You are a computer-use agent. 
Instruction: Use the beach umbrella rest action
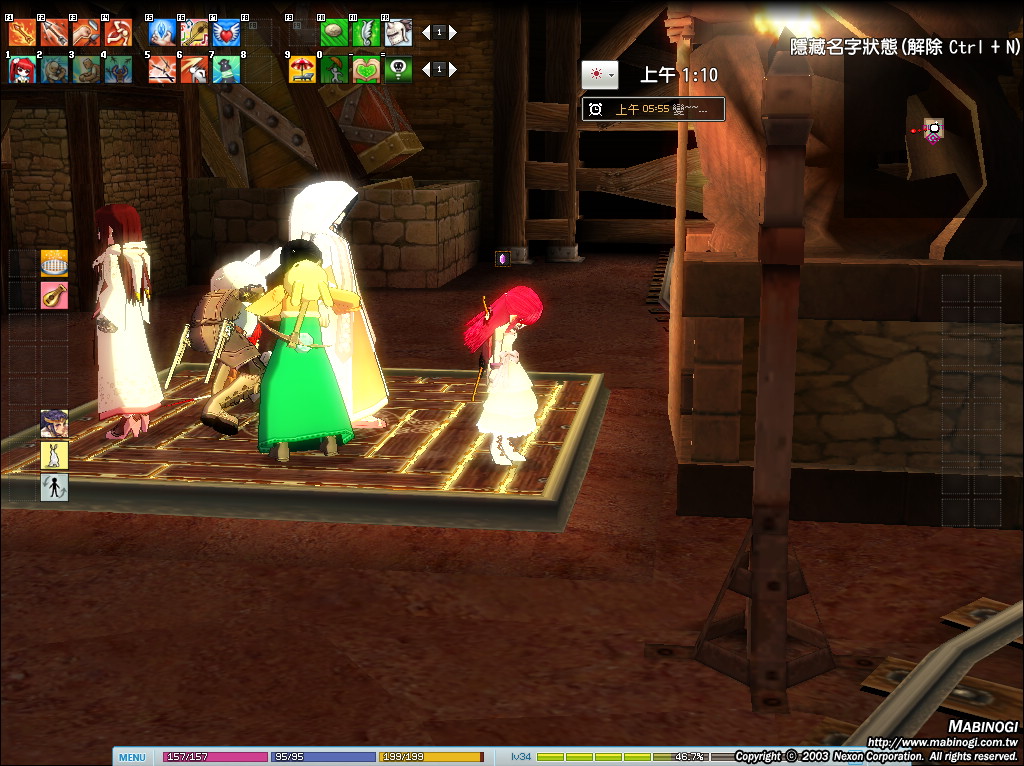(302, 69)
